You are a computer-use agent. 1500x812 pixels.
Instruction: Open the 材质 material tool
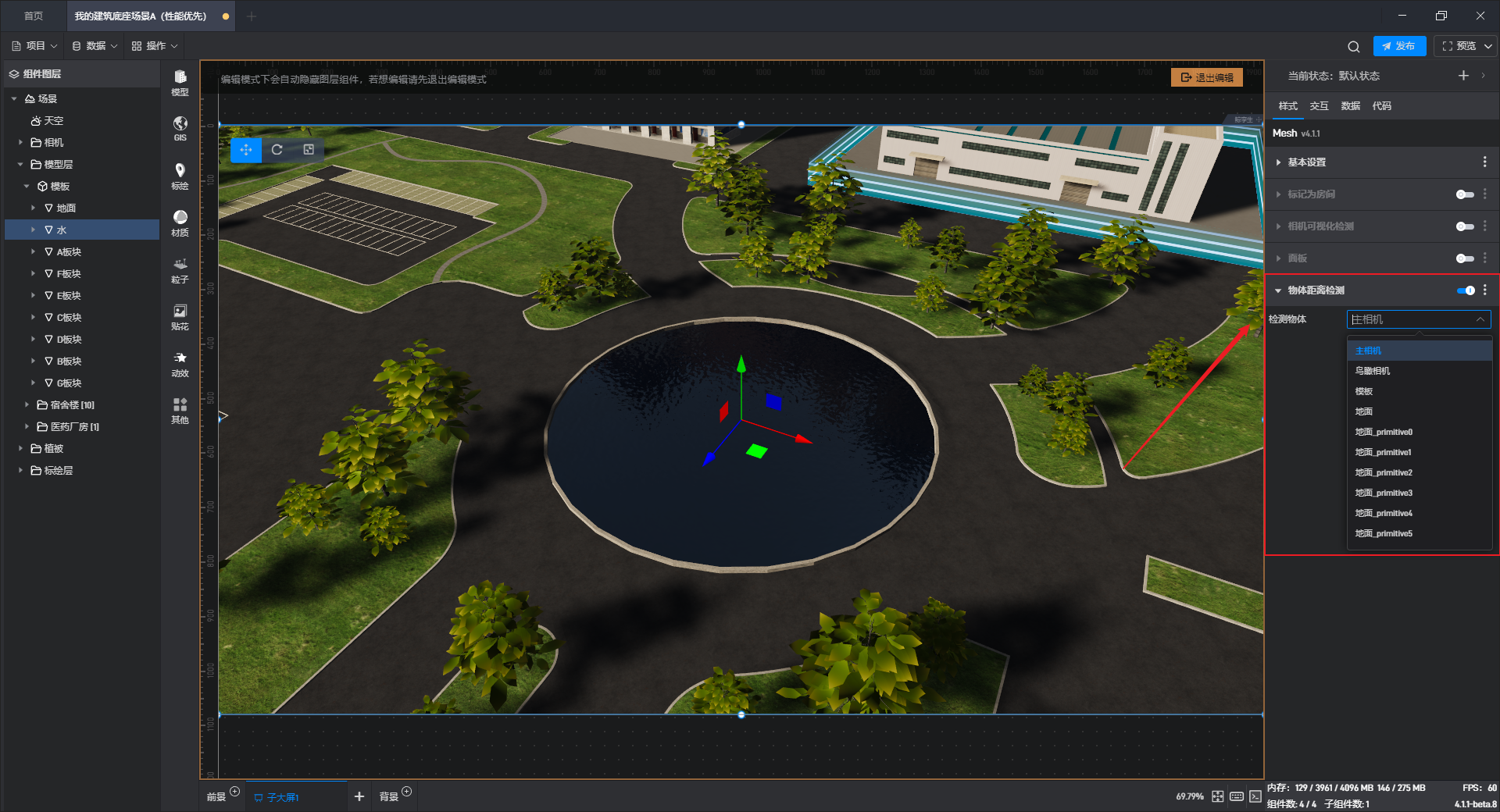click(x=180, y=223)
